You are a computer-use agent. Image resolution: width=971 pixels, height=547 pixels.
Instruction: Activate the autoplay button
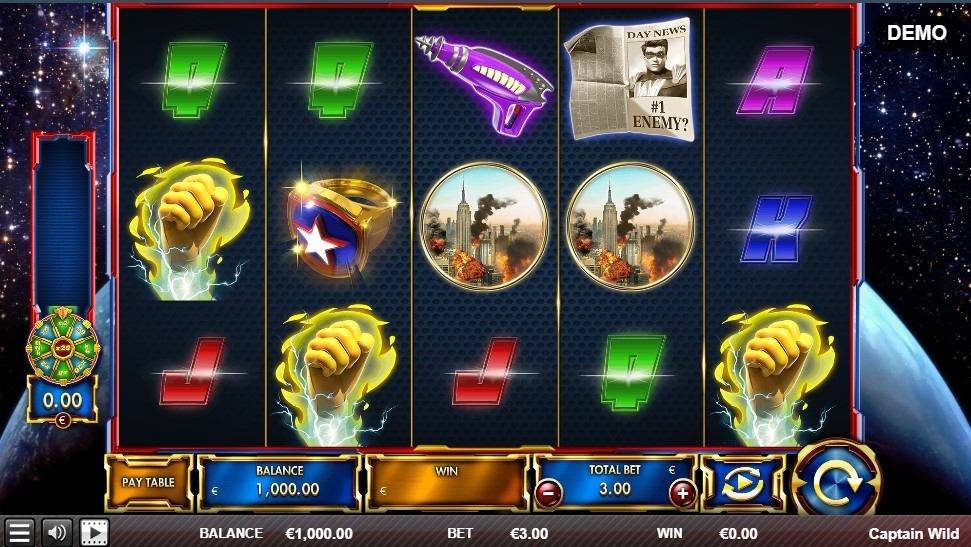coord(742,483)
